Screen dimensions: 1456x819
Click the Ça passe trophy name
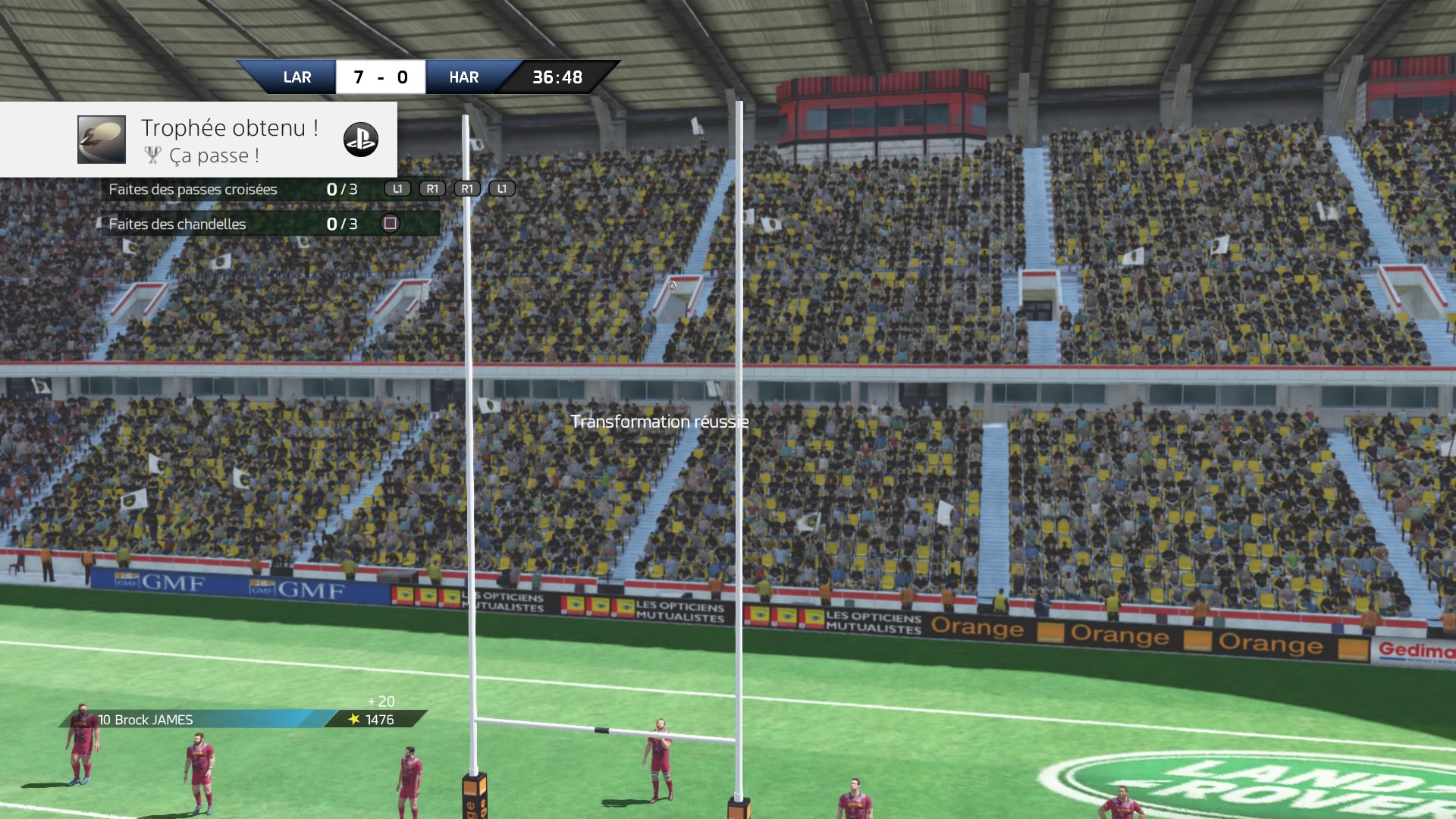click(215, 156)
